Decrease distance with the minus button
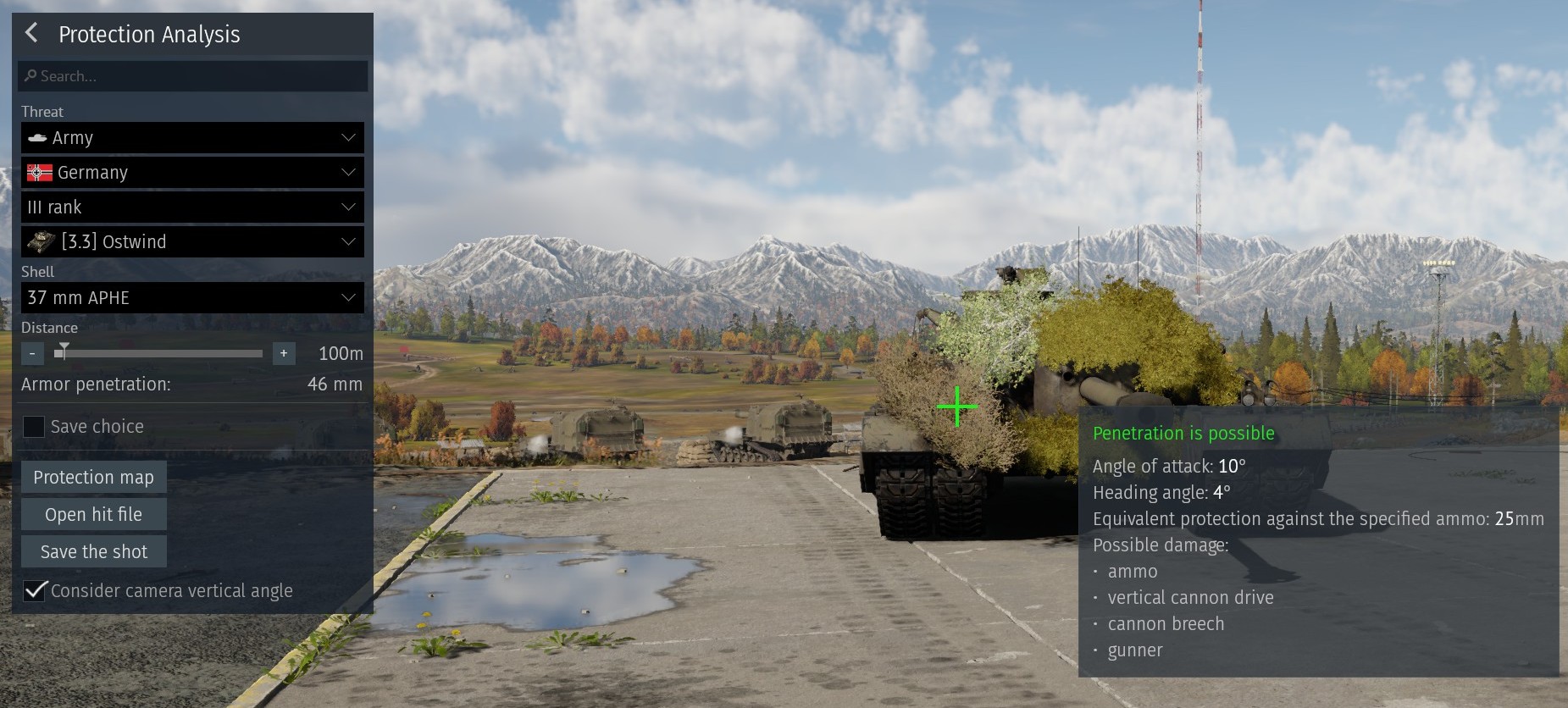Viewport: 1568px width, 708px height. 32,353
